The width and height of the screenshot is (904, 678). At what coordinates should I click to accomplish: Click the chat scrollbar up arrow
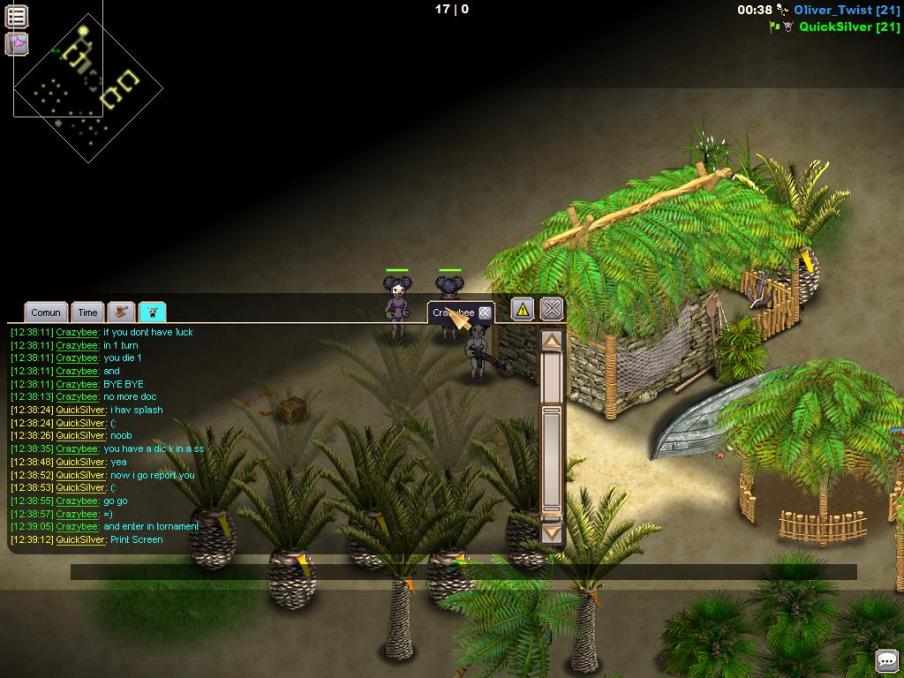click(x=551, y=340)
